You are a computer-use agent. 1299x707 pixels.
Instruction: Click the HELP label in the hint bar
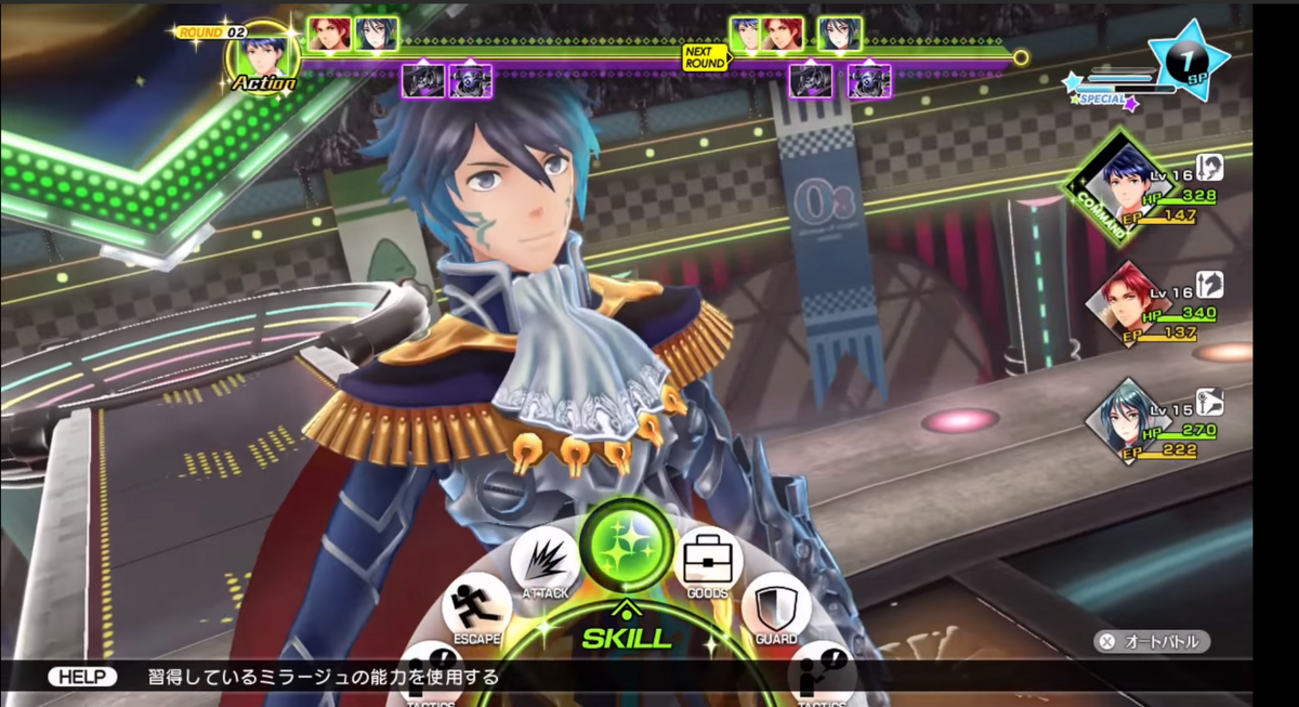pos(82,677)
